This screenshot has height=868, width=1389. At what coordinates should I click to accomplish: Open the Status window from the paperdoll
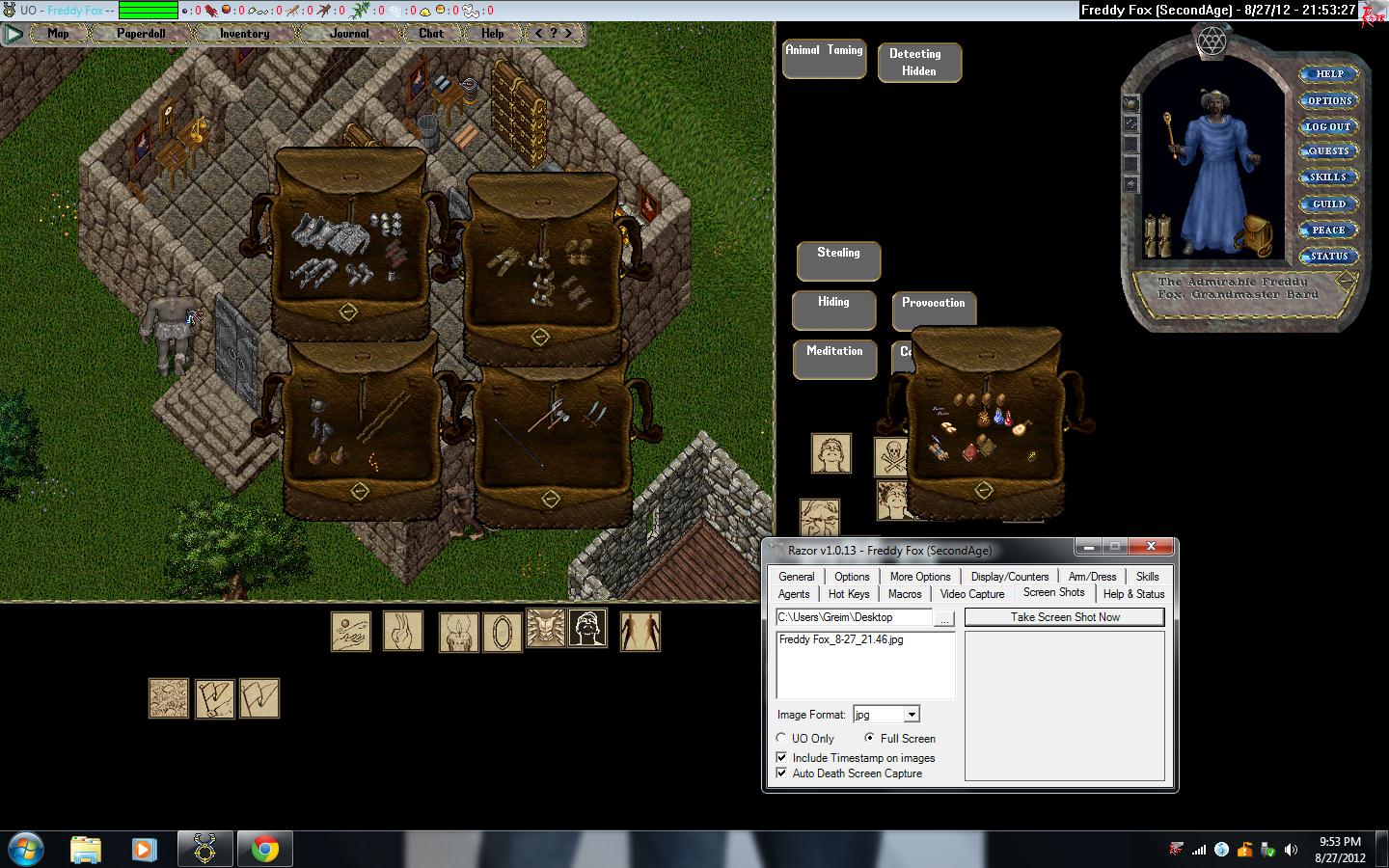click(1329, 256)
